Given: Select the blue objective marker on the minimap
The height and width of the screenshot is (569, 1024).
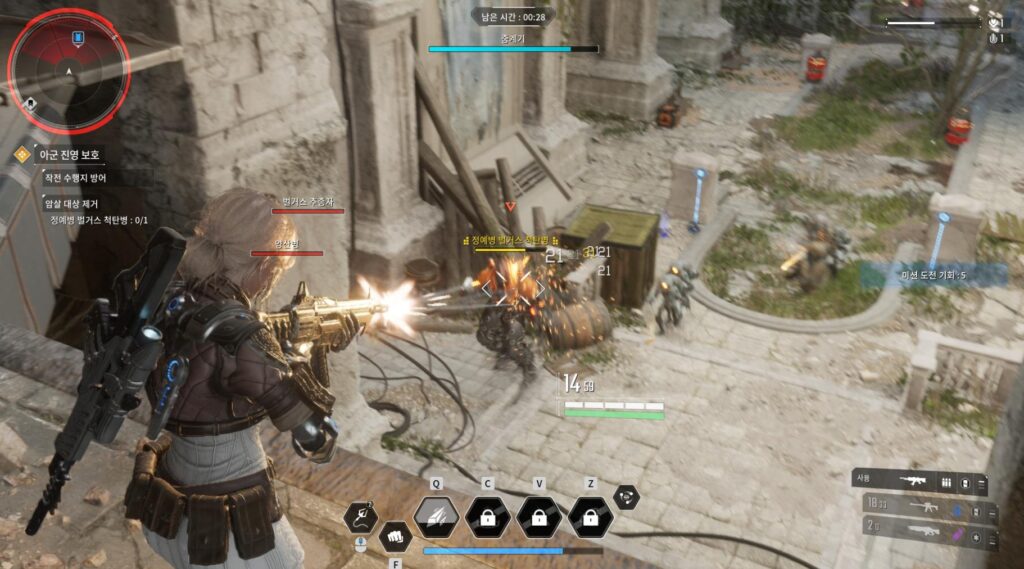Looking at the screenshot, I should click(x=77, y=37).
